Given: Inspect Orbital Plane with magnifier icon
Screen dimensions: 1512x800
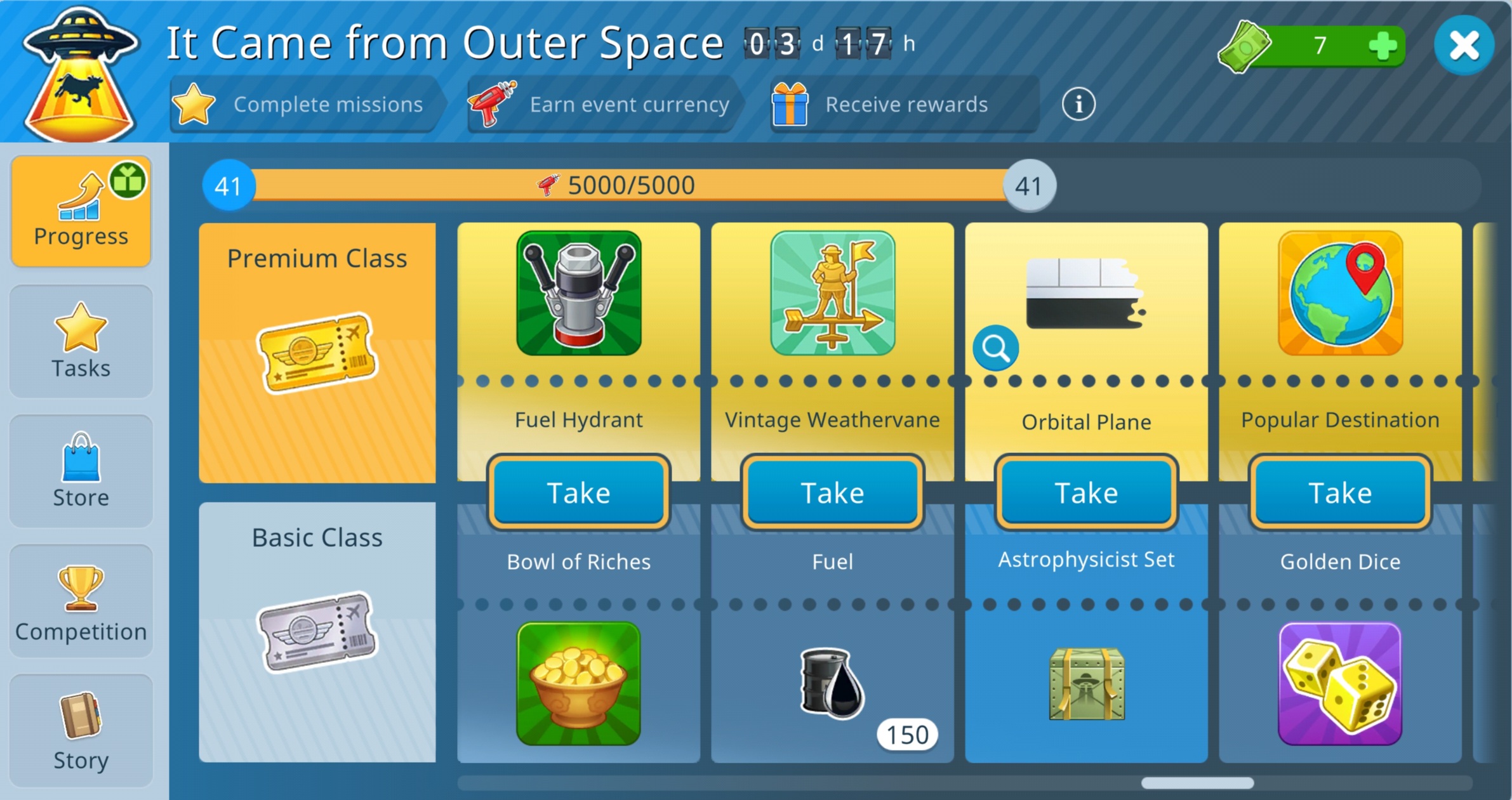Looking at the screenshot, I should click(995, 348).
